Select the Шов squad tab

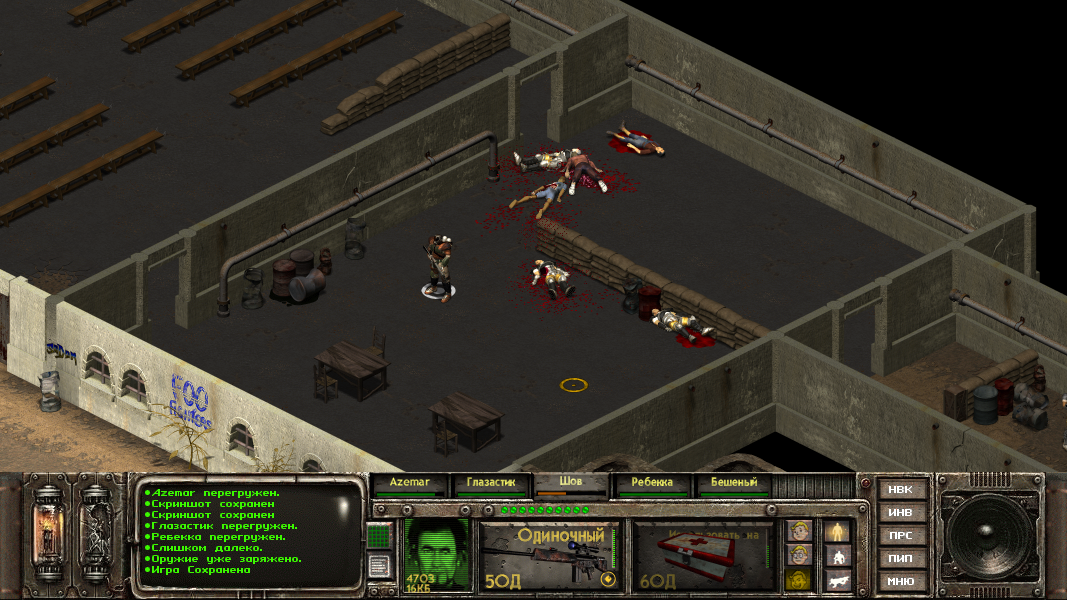[x=572, y=483]
